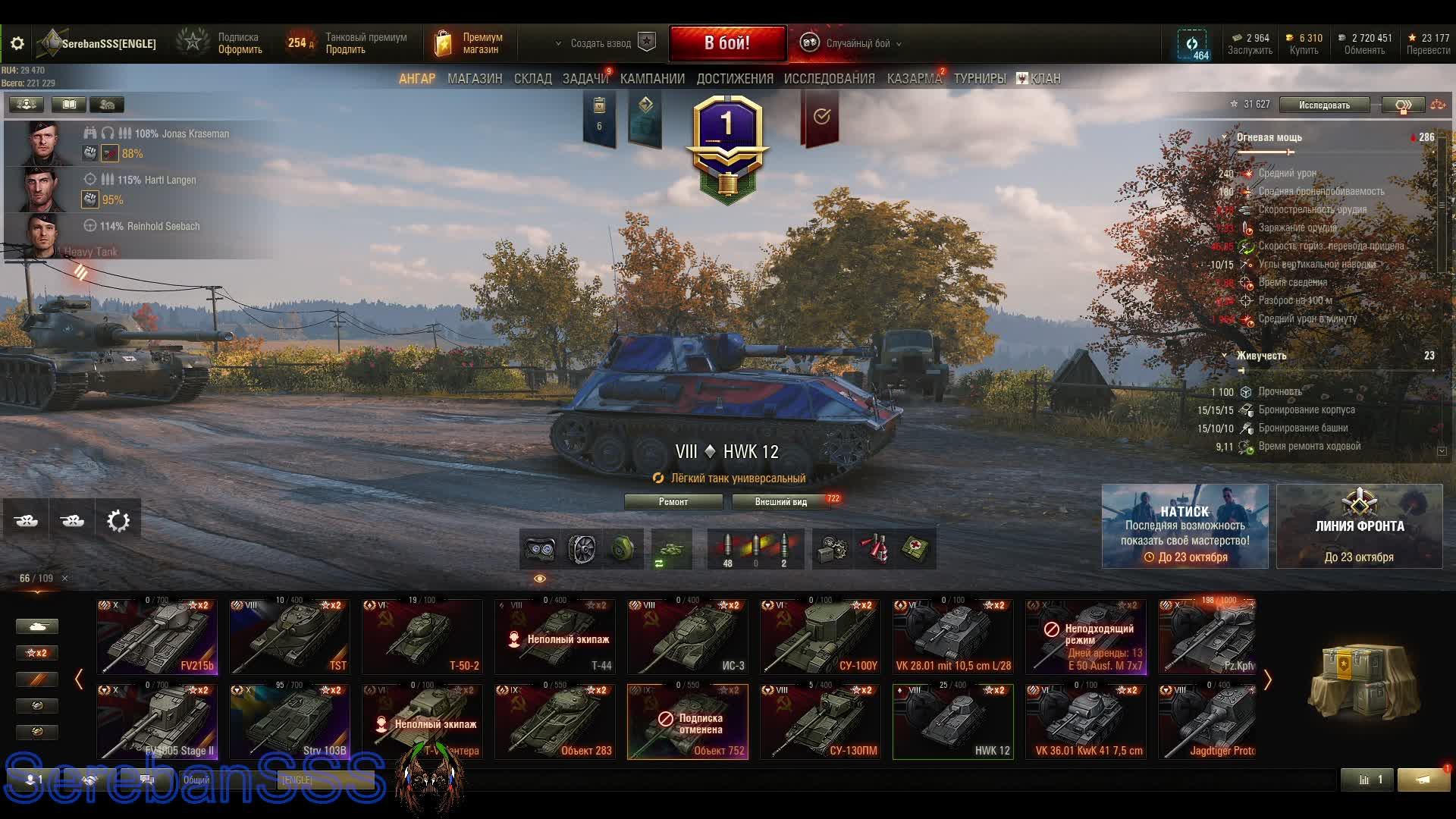This screenshot has width=1456, height=819.
Task: Open the Премиум магазин shop
Action: click(470, 44)
